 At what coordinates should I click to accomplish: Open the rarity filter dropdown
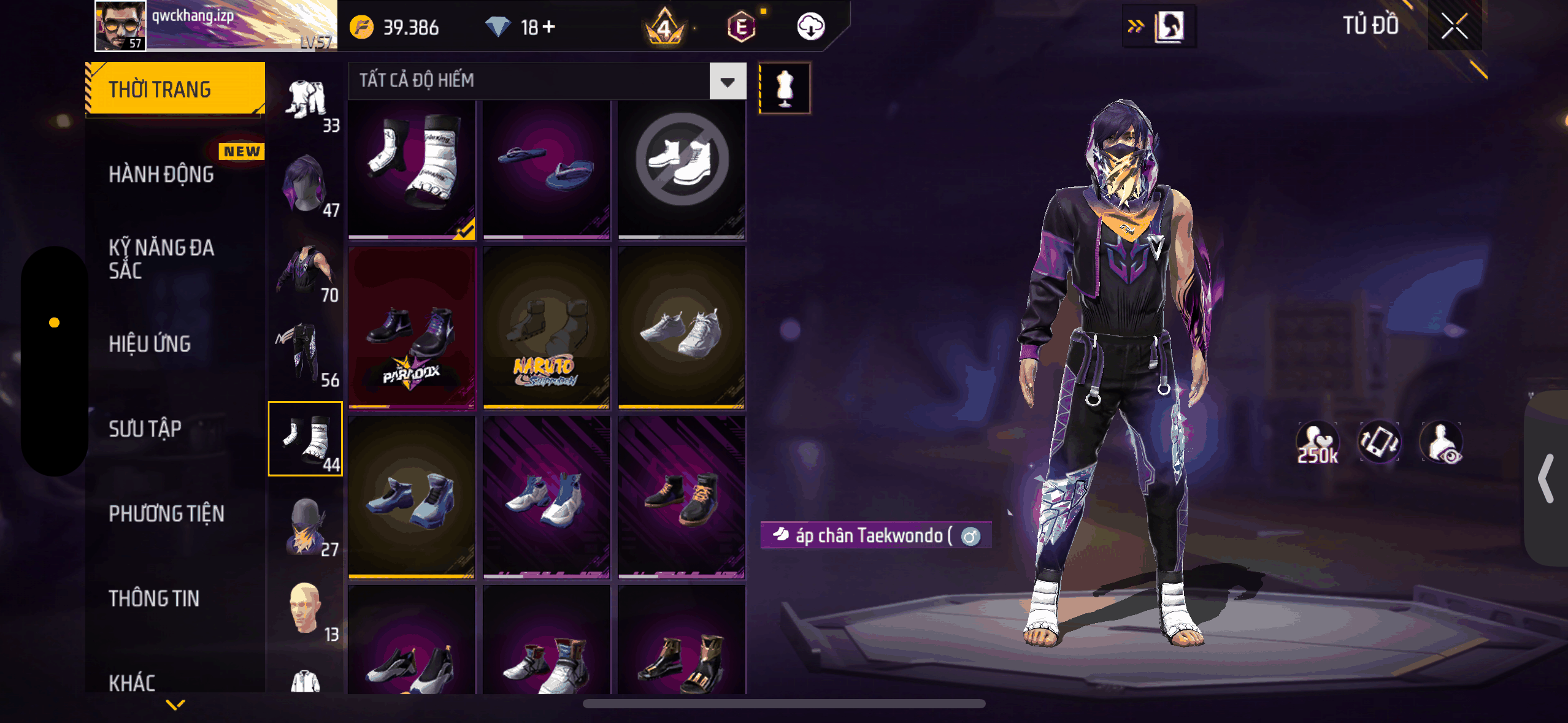pos(728,81)
